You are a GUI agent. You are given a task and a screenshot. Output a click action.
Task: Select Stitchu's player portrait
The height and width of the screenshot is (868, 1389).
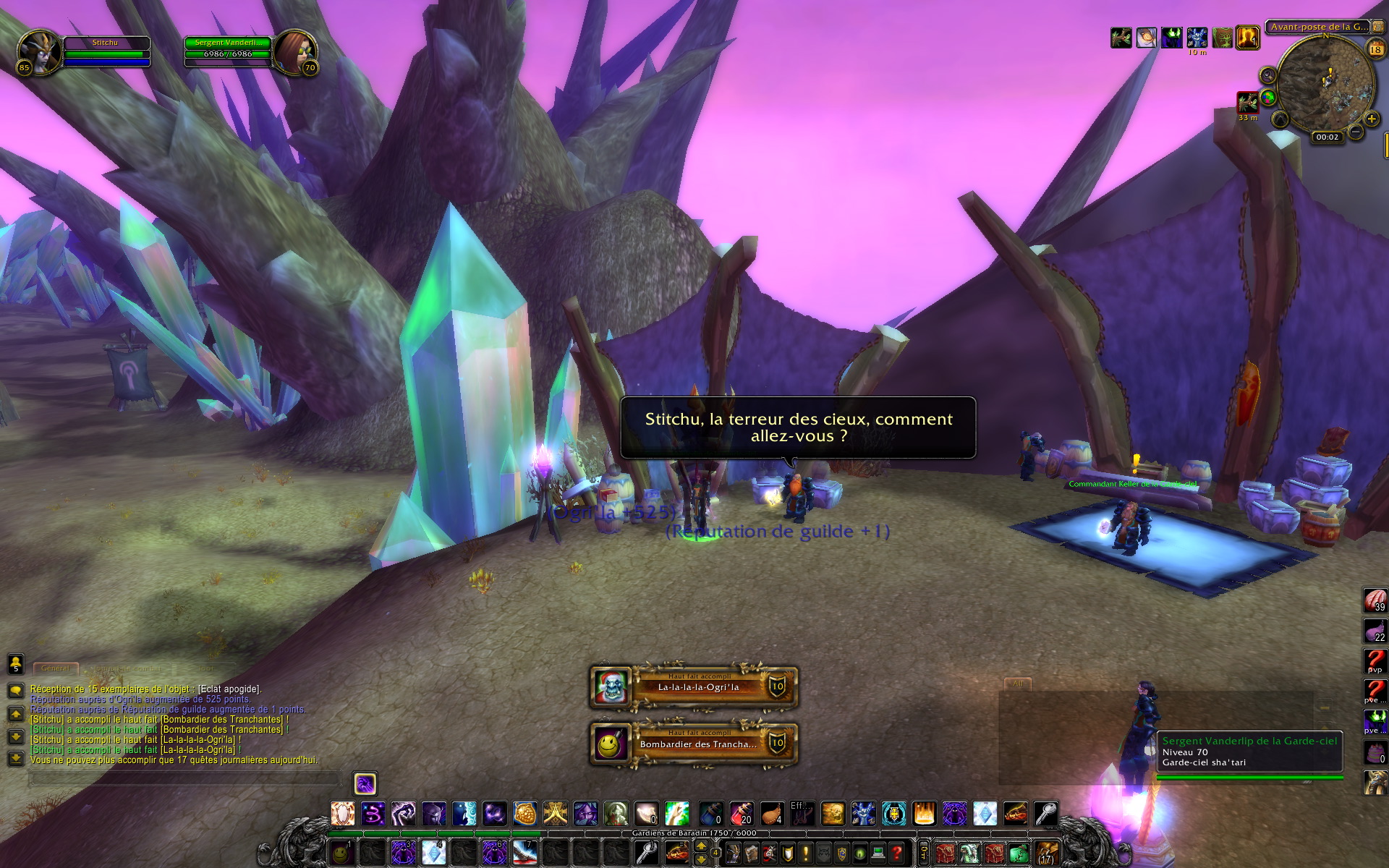pos(40,53)
